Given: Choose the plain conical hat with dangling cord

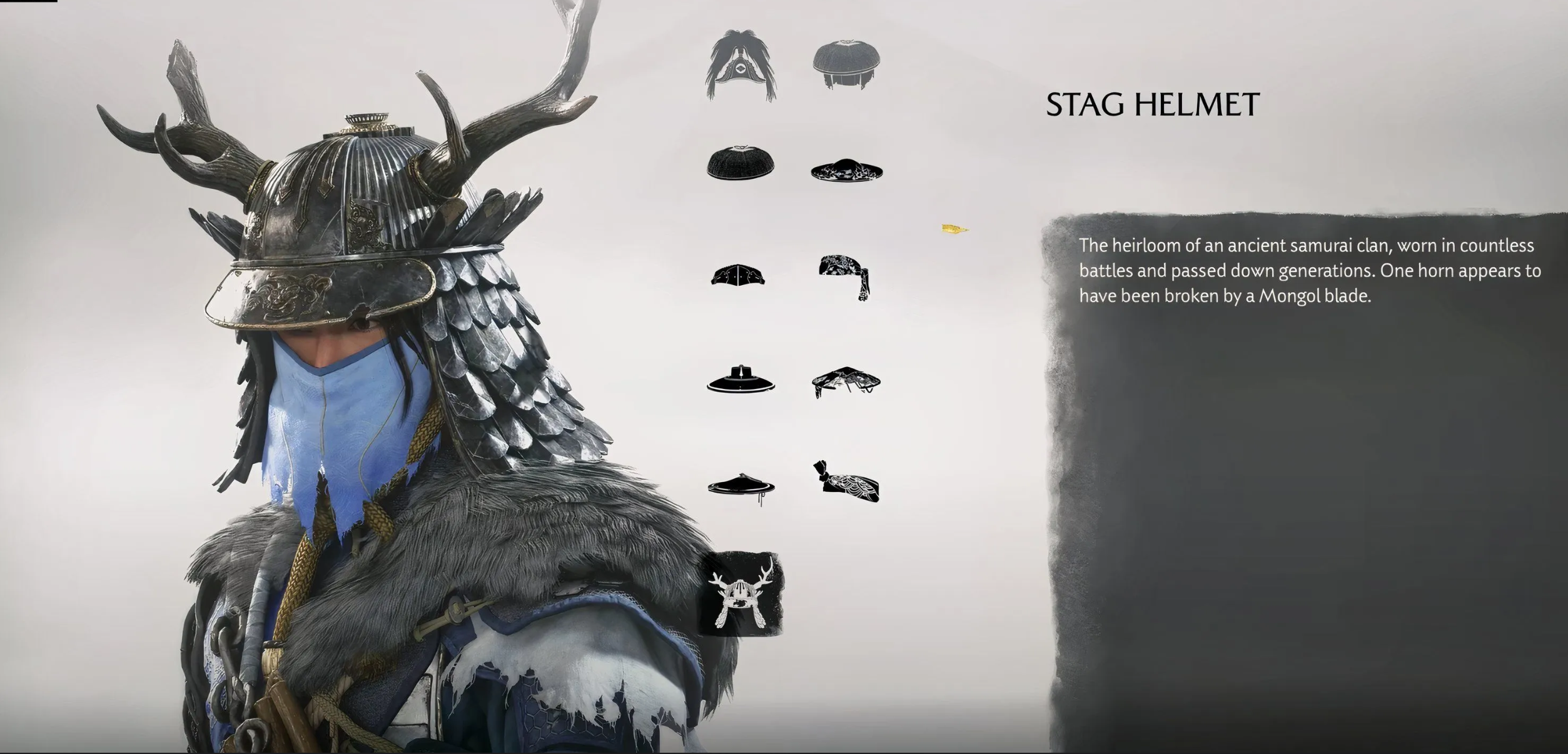Looking at the screenshot, I should pyautogui.click(x=741, y=486).
